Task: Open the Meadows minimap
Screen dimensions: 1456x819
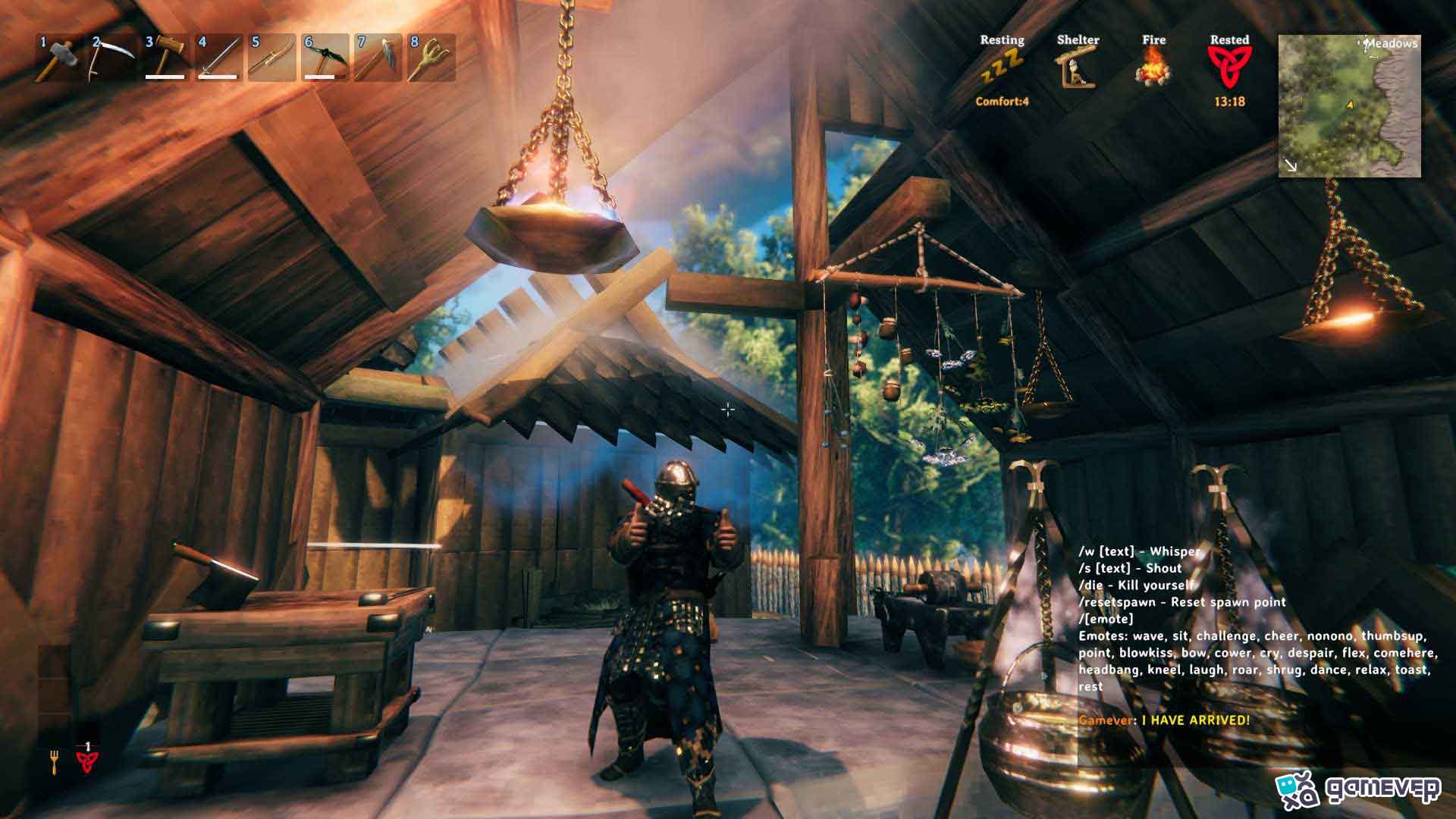Action: (x=1349, y=106)
